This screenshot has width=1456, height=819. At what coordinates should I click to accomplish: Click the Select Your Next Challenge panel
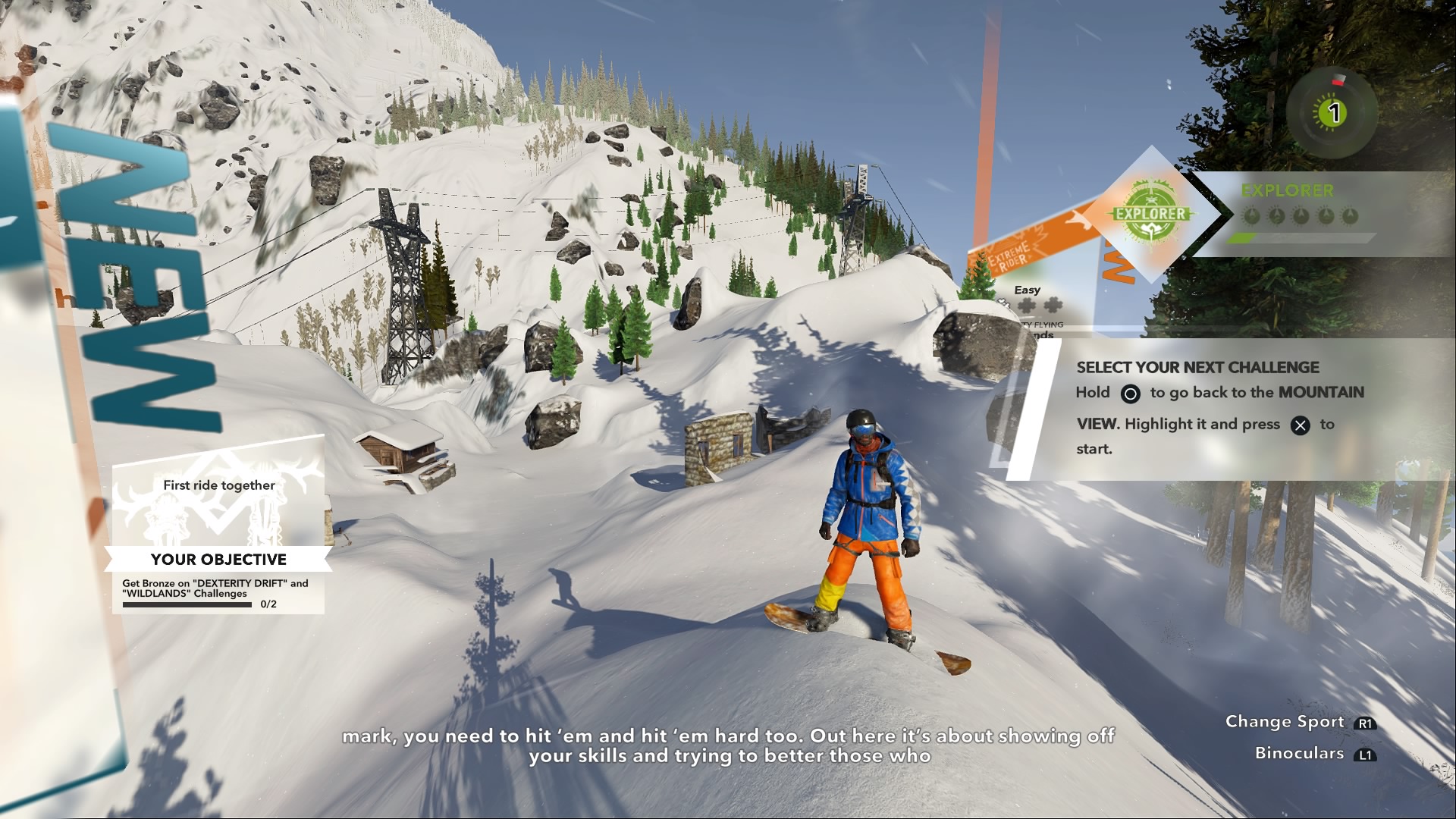tap(1219, 408)
